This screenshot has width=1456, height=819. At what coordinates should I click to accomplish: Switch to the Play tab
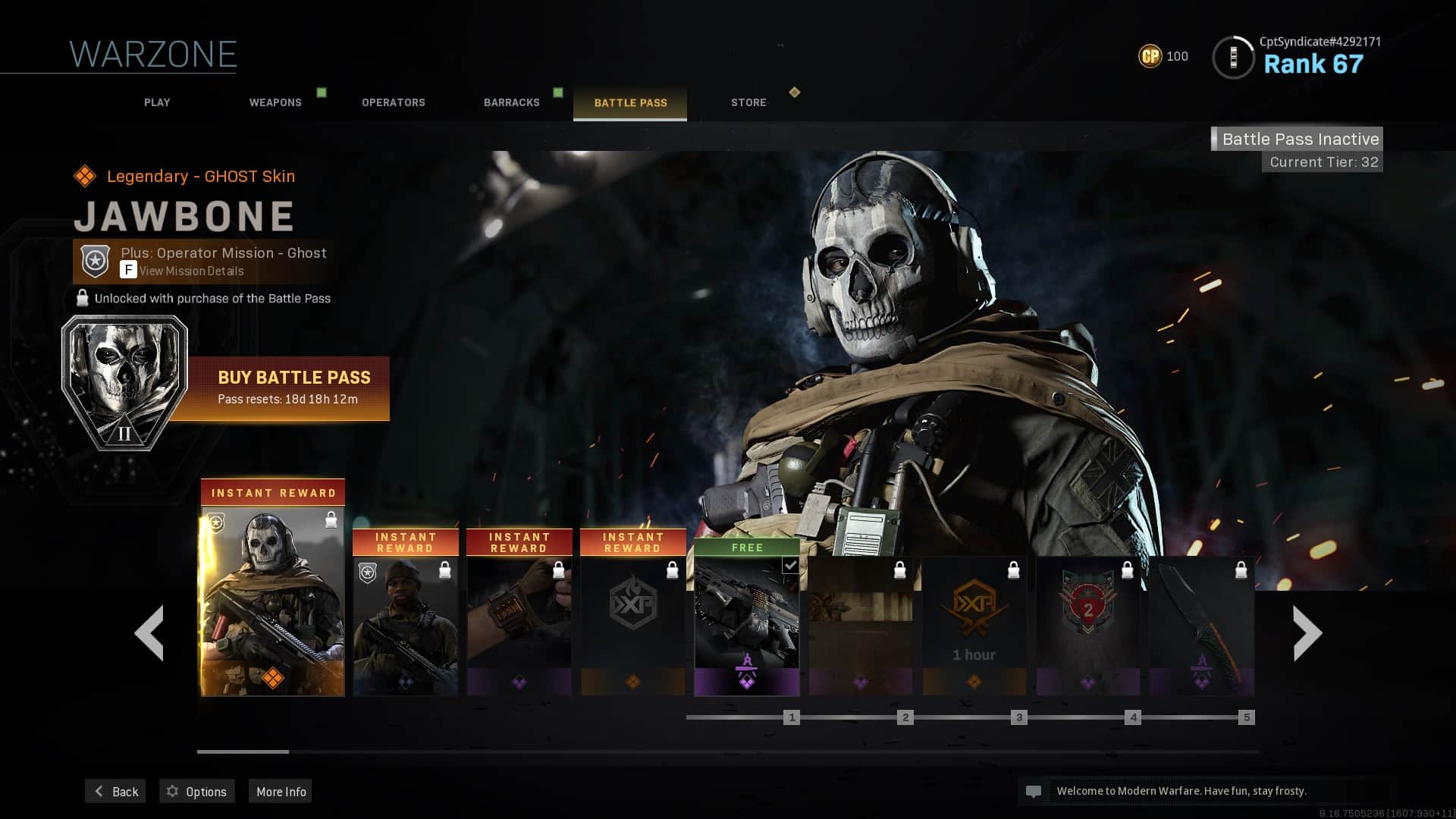click(157, 102)
